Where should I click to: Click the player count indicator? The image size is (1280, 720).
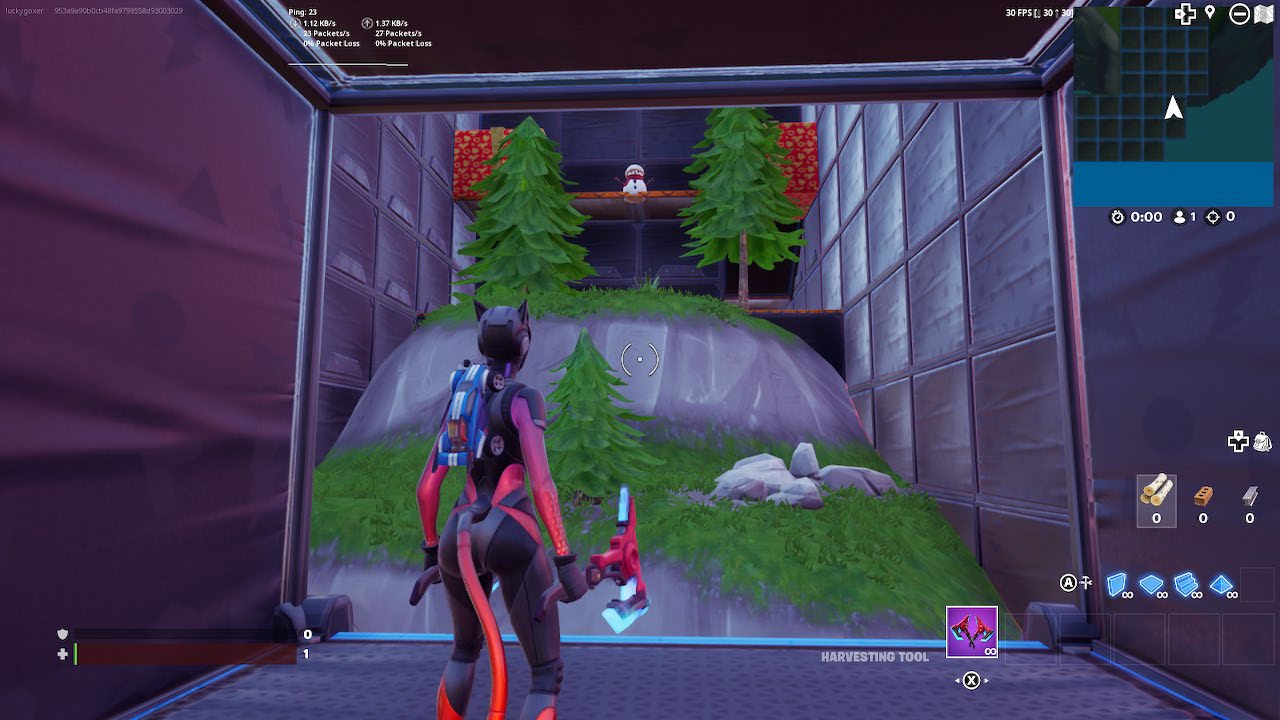pyautogui.click(x=1180, y=217)
